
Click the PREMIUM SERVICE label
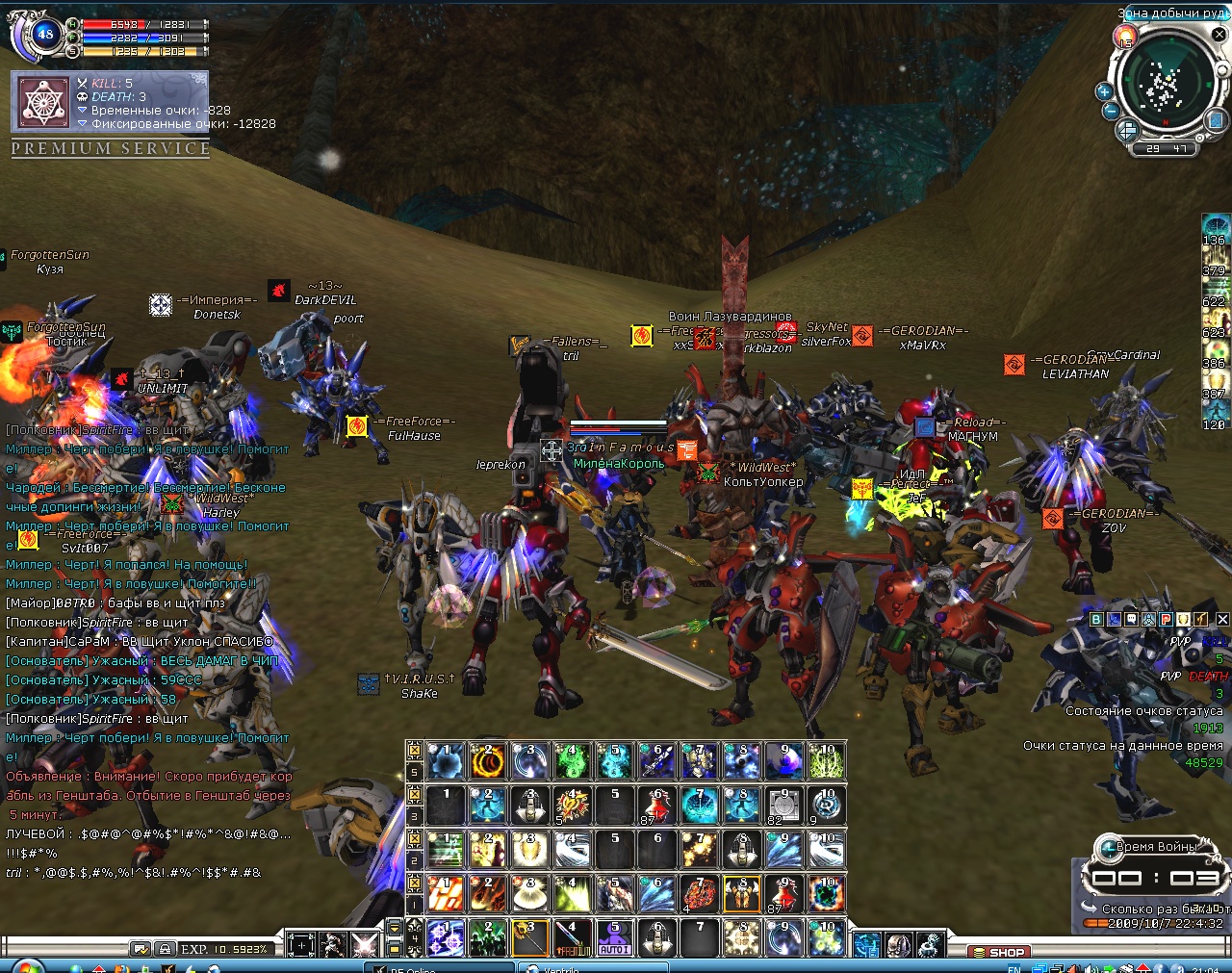tap(111, 148)
